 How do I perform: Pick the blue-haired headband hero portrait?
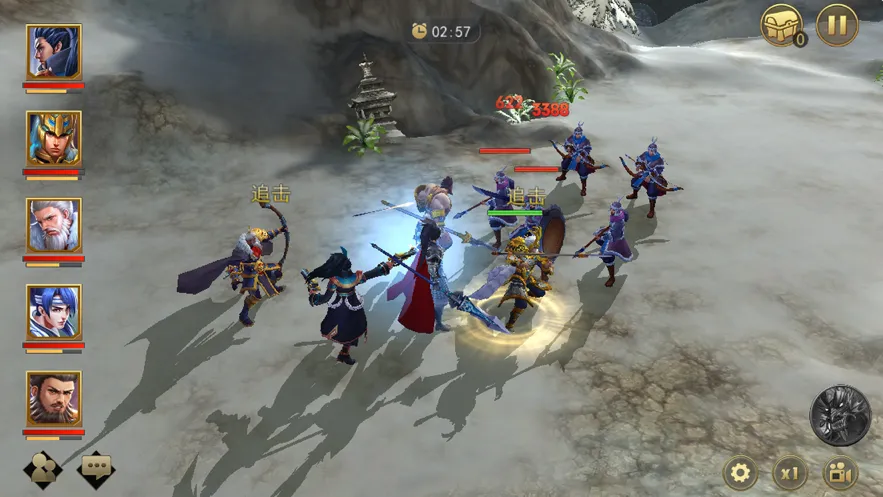click(54, 312)
